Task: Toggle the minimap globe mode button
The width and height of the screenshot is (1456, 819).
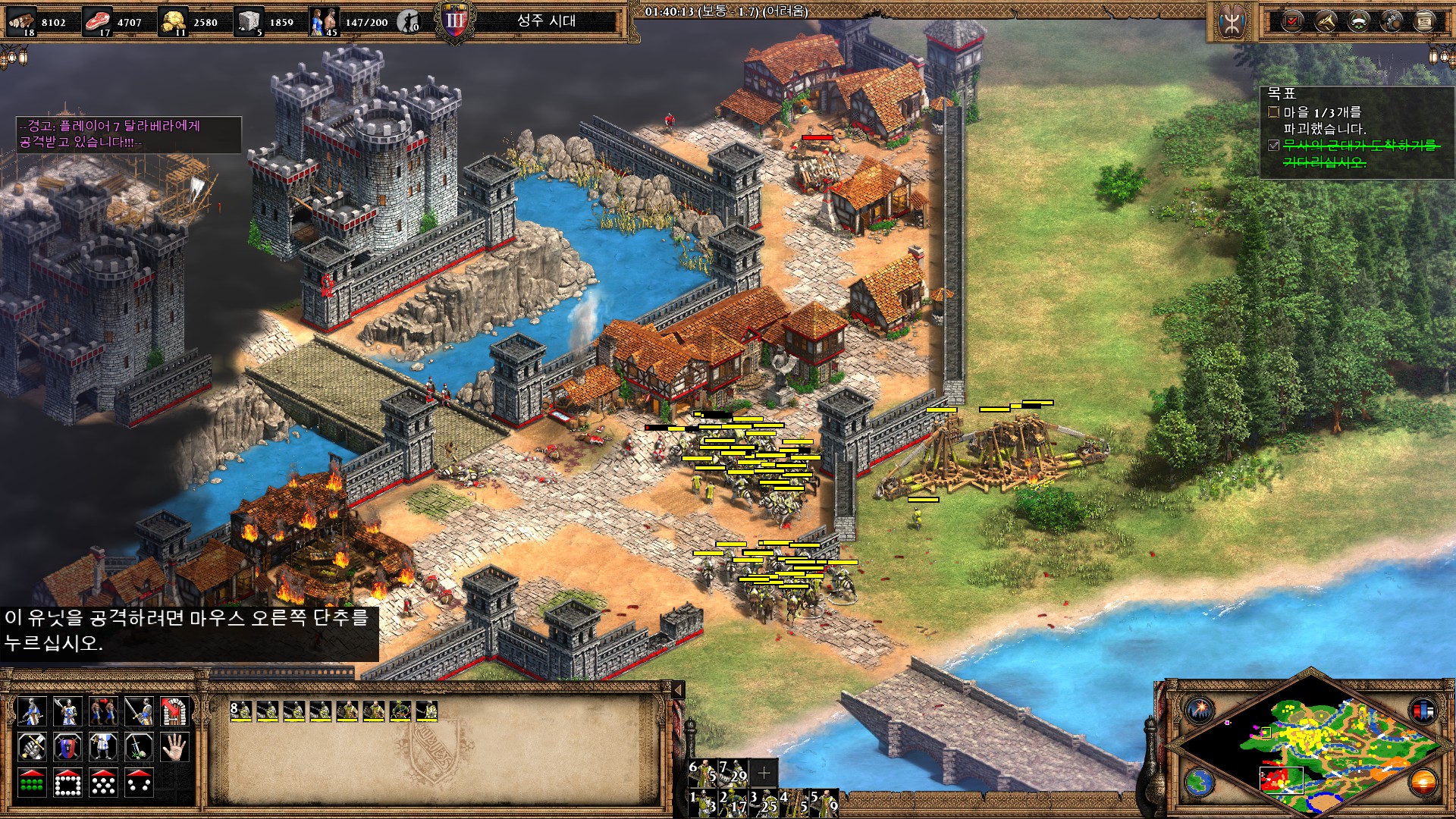Action: pyautogui.click(x=1200, y=782)
